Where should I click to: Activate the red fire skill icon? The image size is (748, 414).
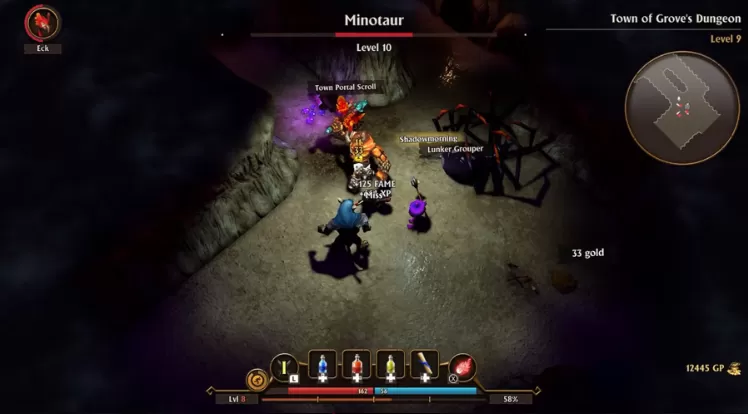(461, 367)
